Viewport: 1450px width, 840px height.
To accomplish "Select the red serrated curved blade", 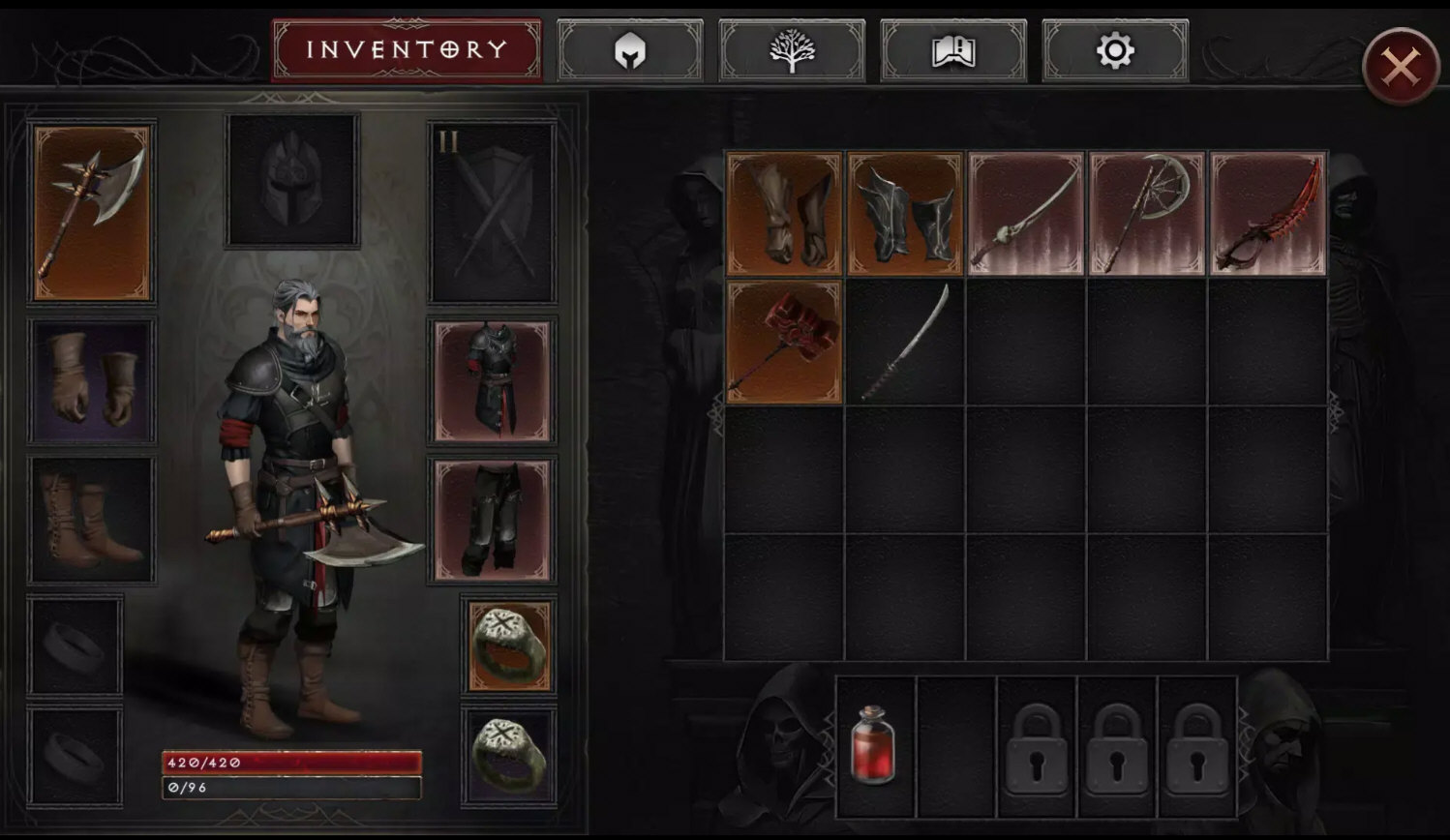I will (x=1268, y=214).
